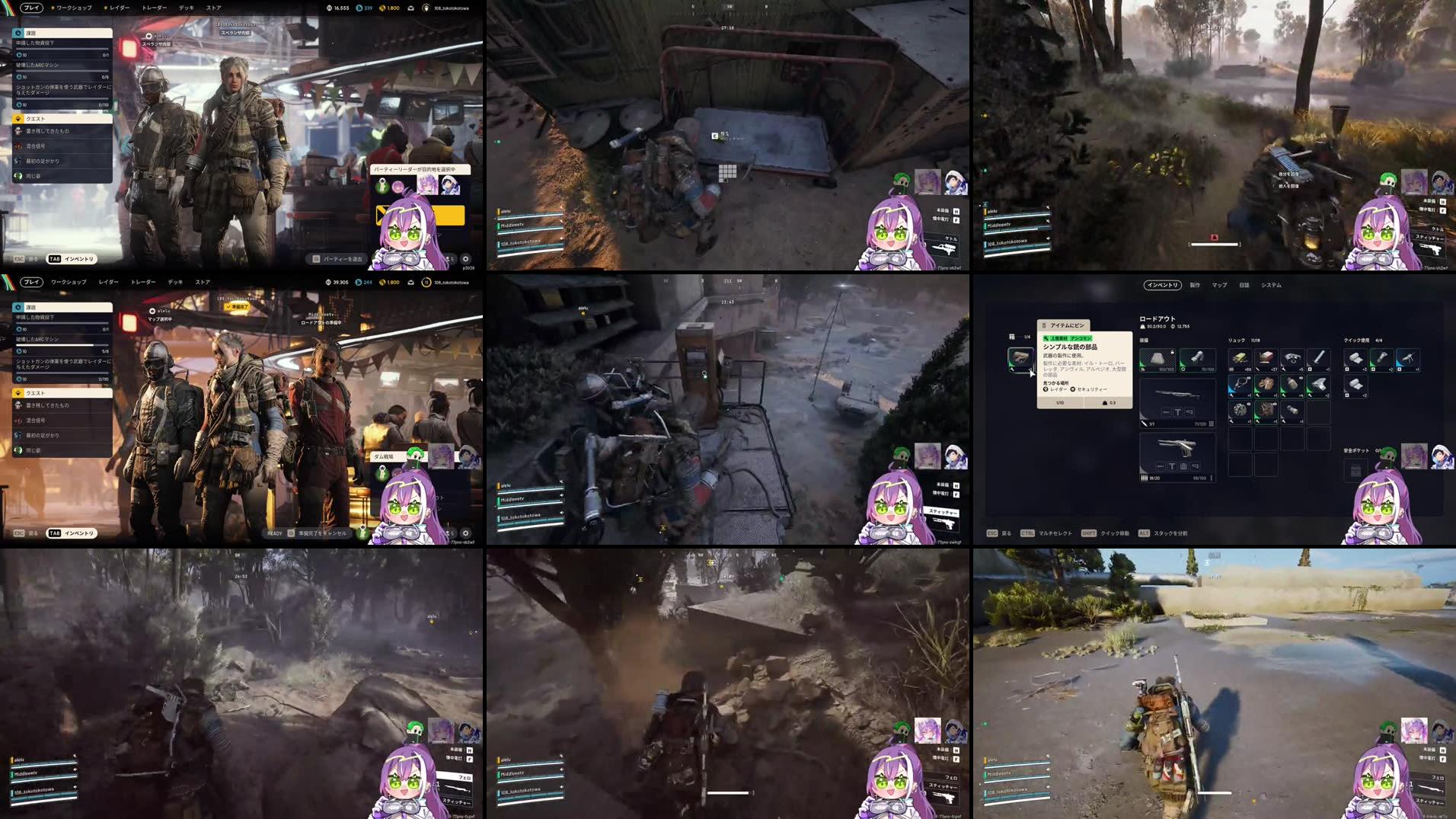The width and height of the screenshot is (1456, 819).
Task: Toggle ready state via 準備完了をキャンセル
Action: point(323,533)
